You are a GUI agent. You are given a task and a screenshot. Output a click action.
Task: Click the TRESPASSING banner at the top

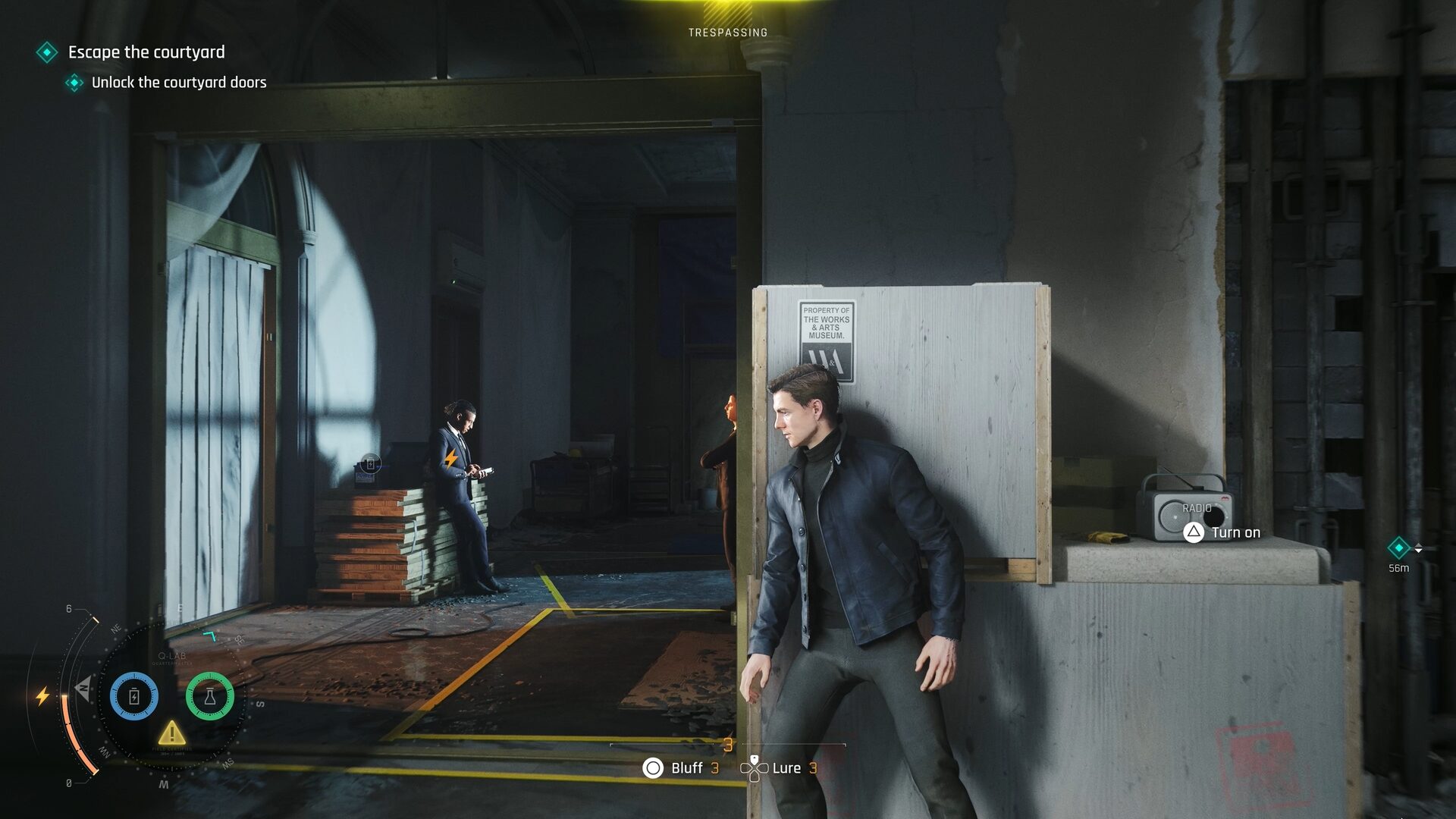tap(727, 33)
